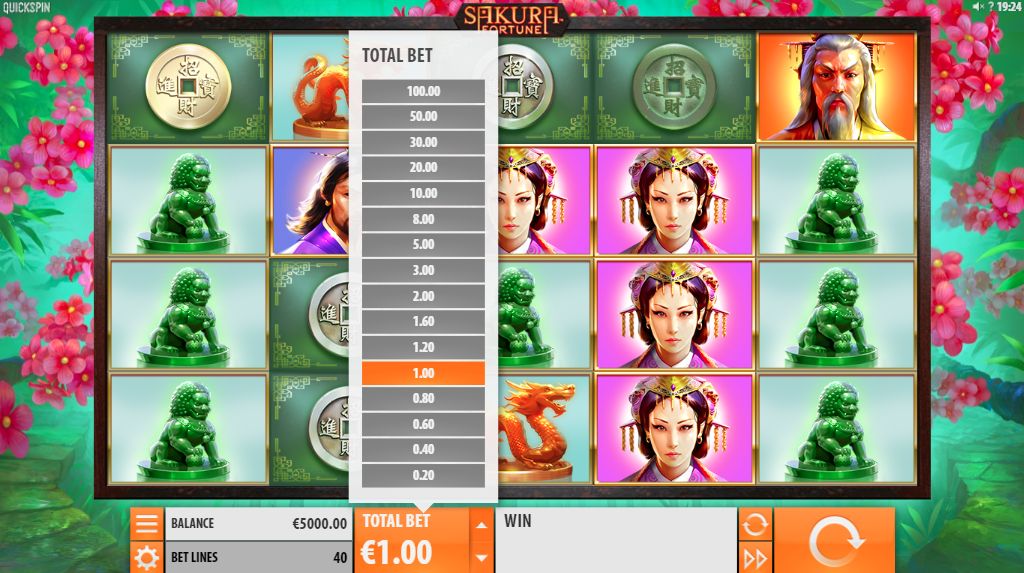
Task: Choose the 10.00 bet option
Action: point(423,194)
